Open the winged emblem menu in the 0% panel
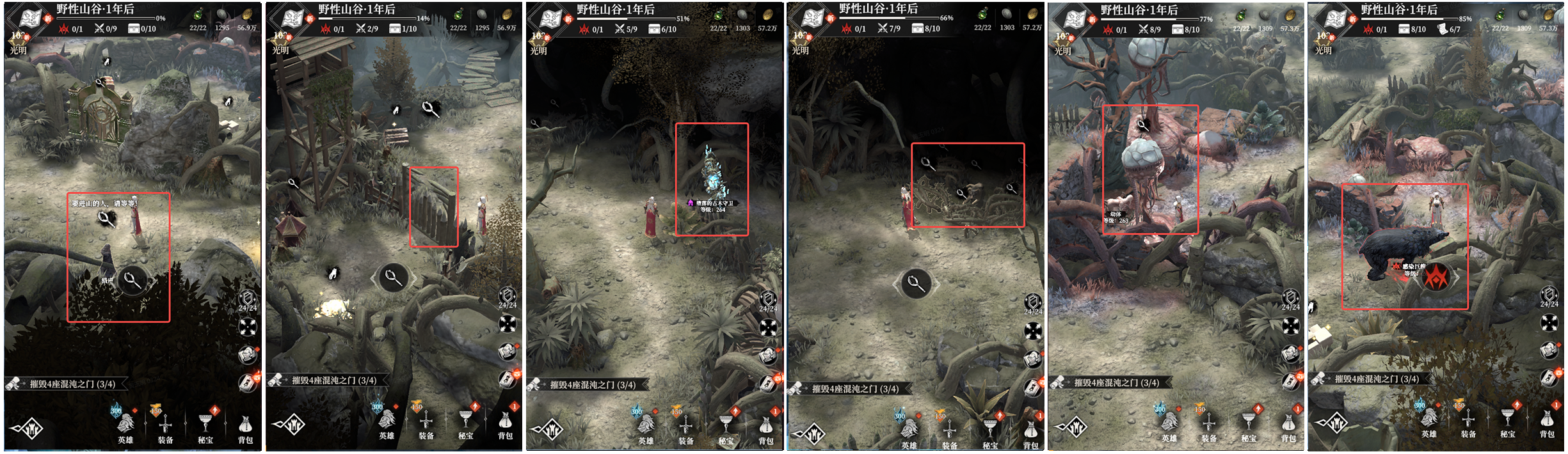Screen dimensions: 1568x454 28,428
